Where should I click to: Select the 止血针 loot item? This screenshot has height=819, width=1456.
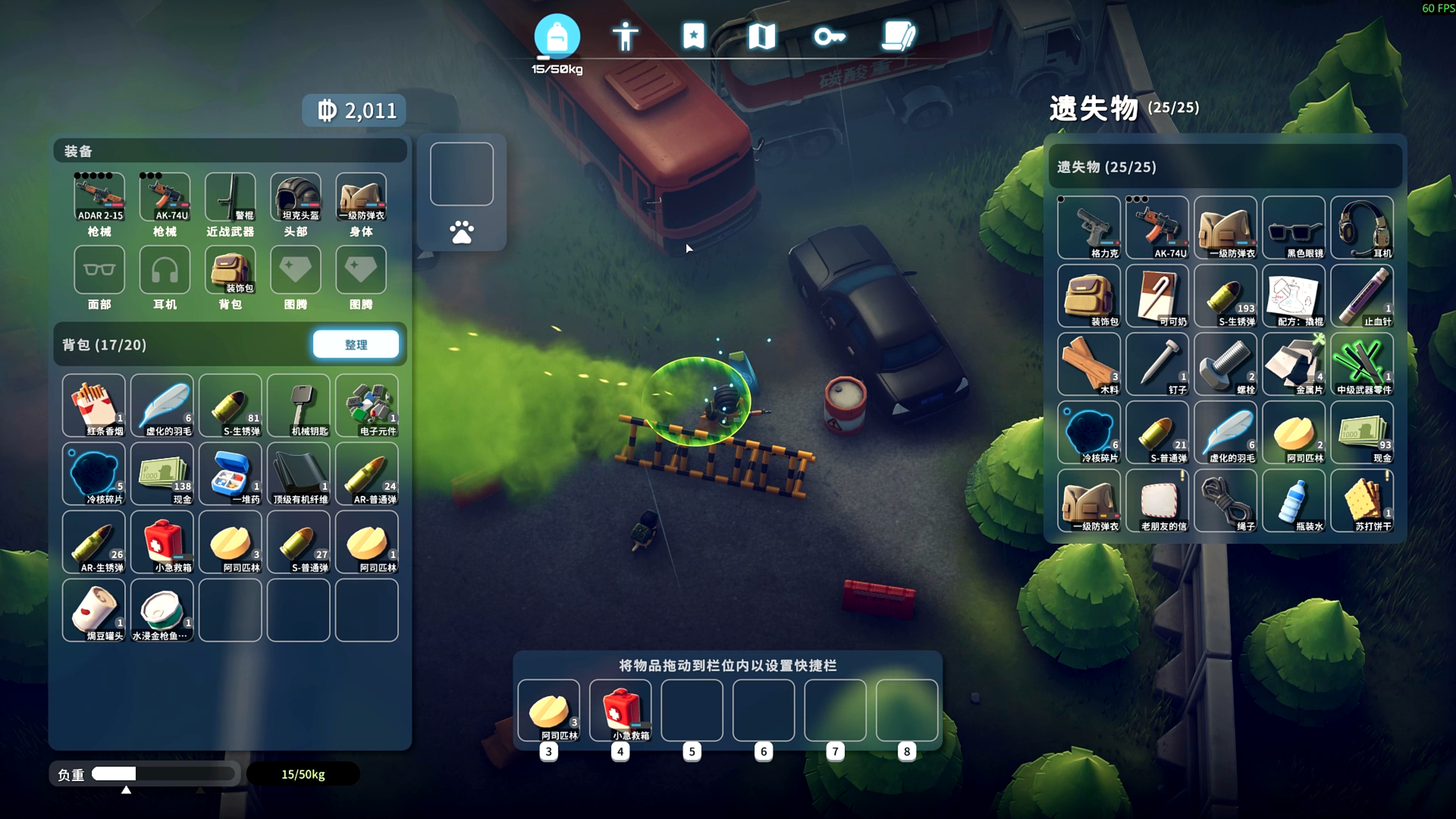click(x=1362, y=296)
